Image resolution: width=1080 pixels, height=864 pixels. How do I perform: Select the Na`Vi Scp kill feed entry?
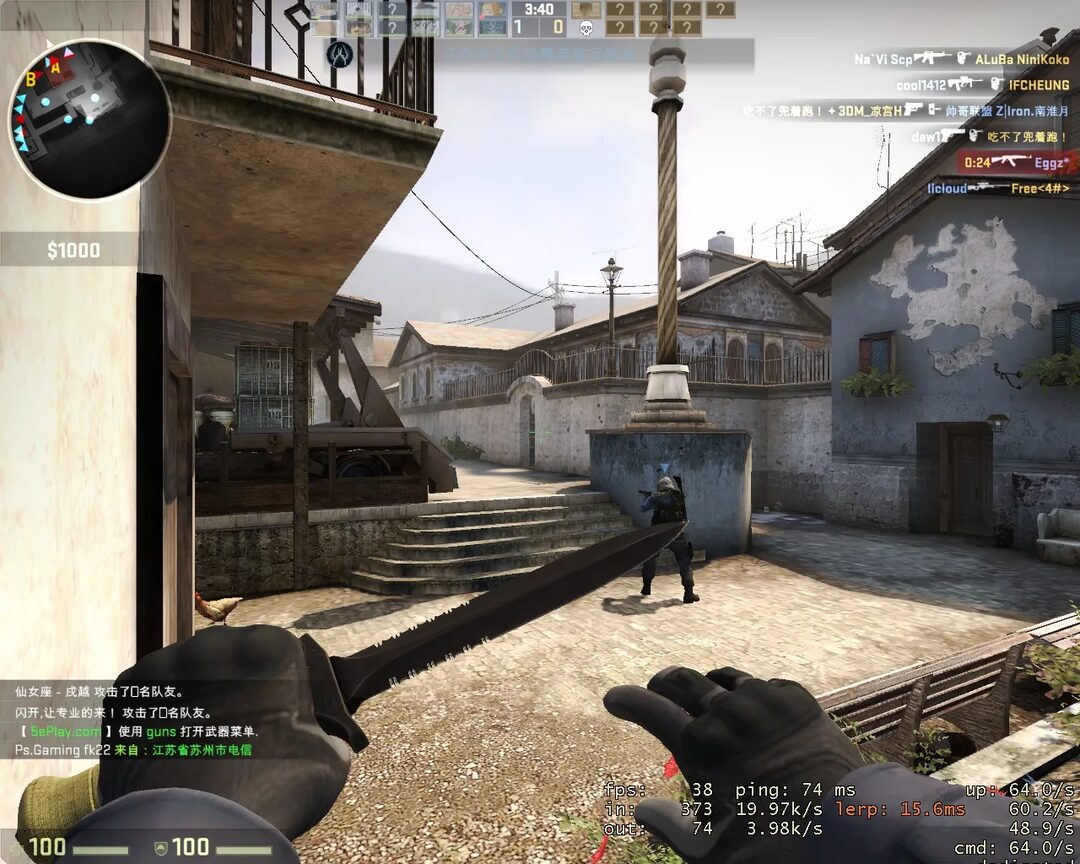coord(960,59)
